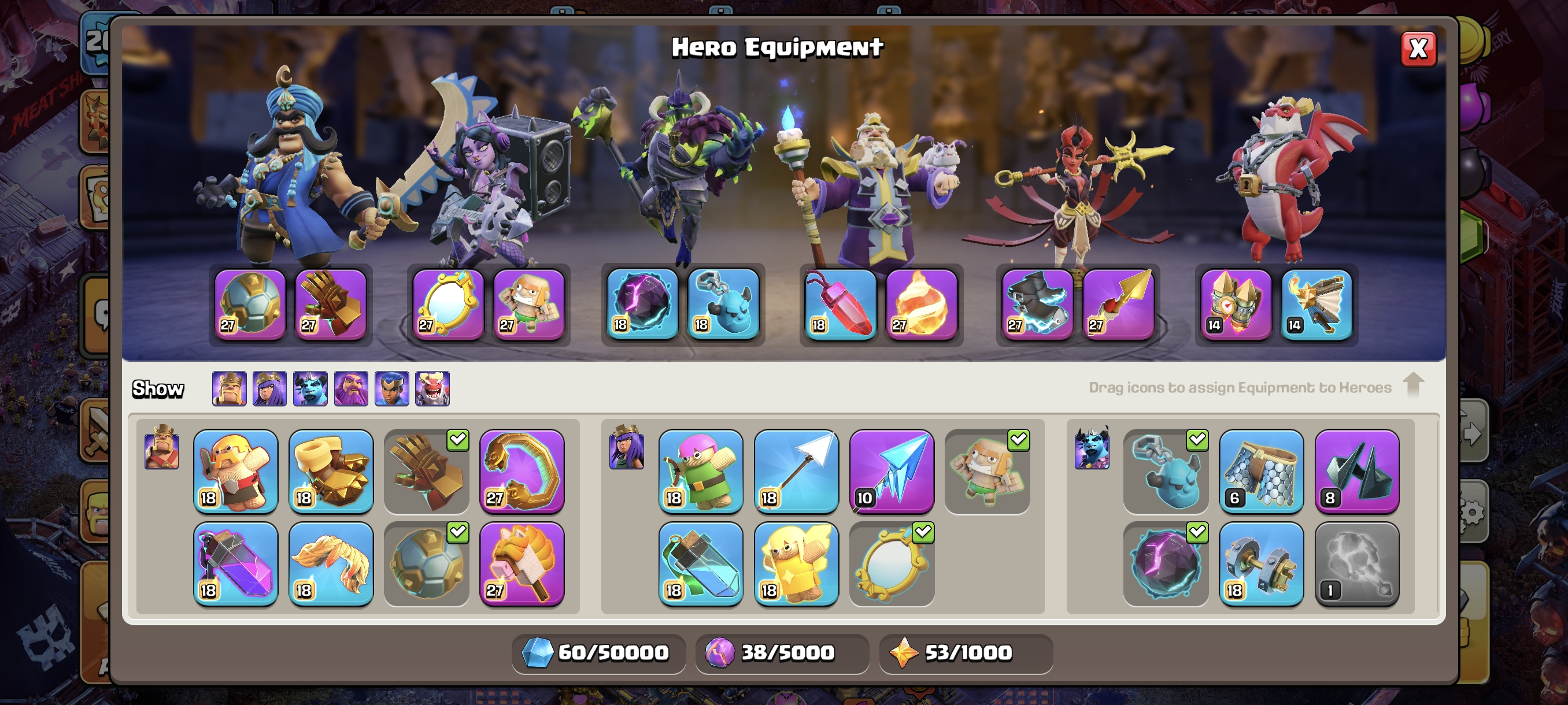Click the equipped Fireball slot on Grand Warden
The height and width of the screenshot is (705, 1568).
click(921, 304)
